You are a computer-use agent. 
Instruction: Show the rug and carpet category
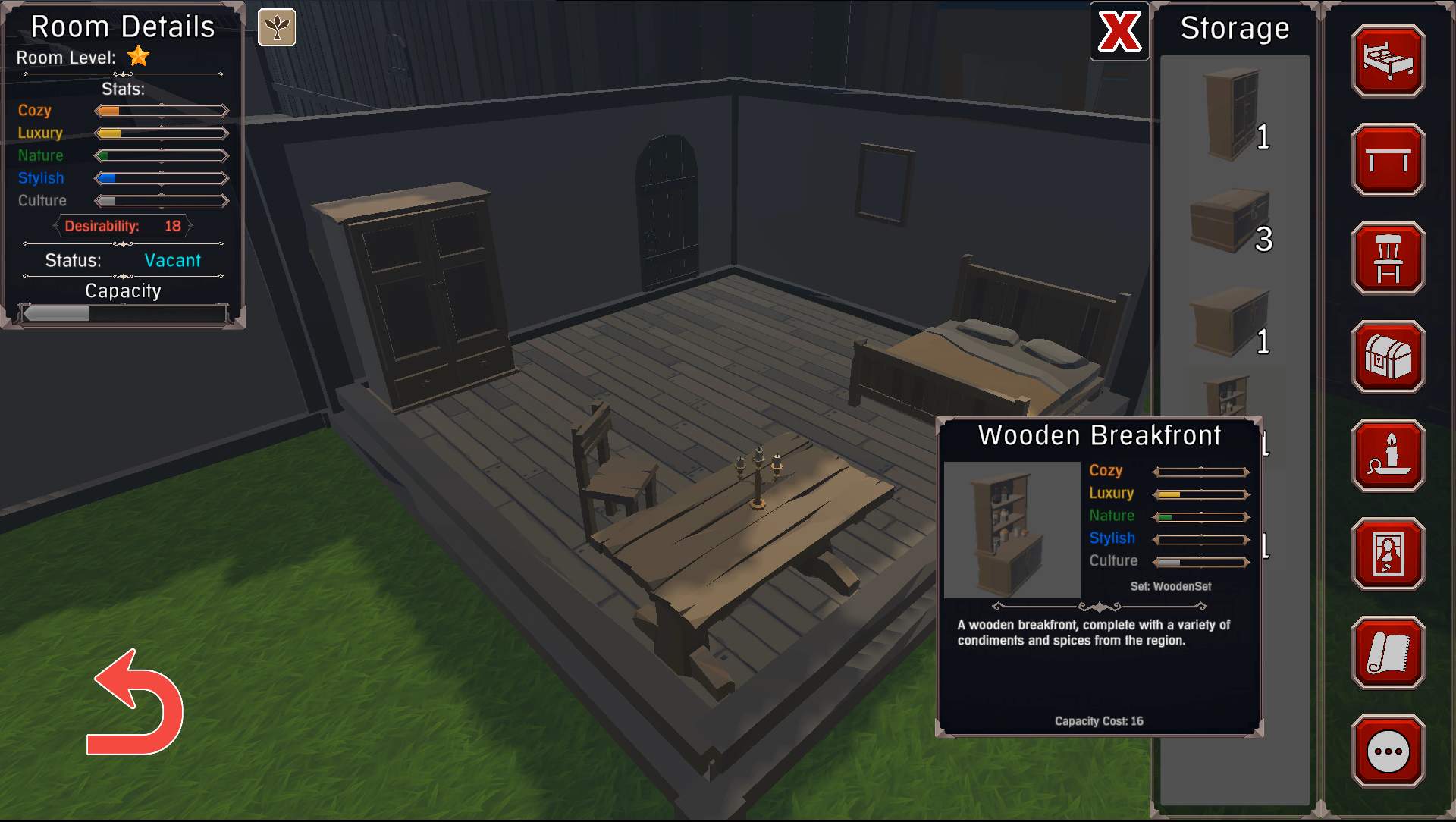[x=1388, y=653]
